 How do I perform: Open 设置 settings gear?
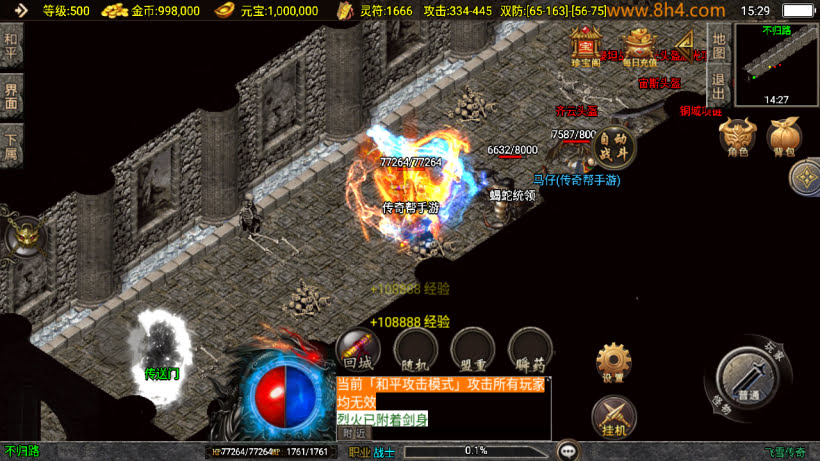click(613, 362)
